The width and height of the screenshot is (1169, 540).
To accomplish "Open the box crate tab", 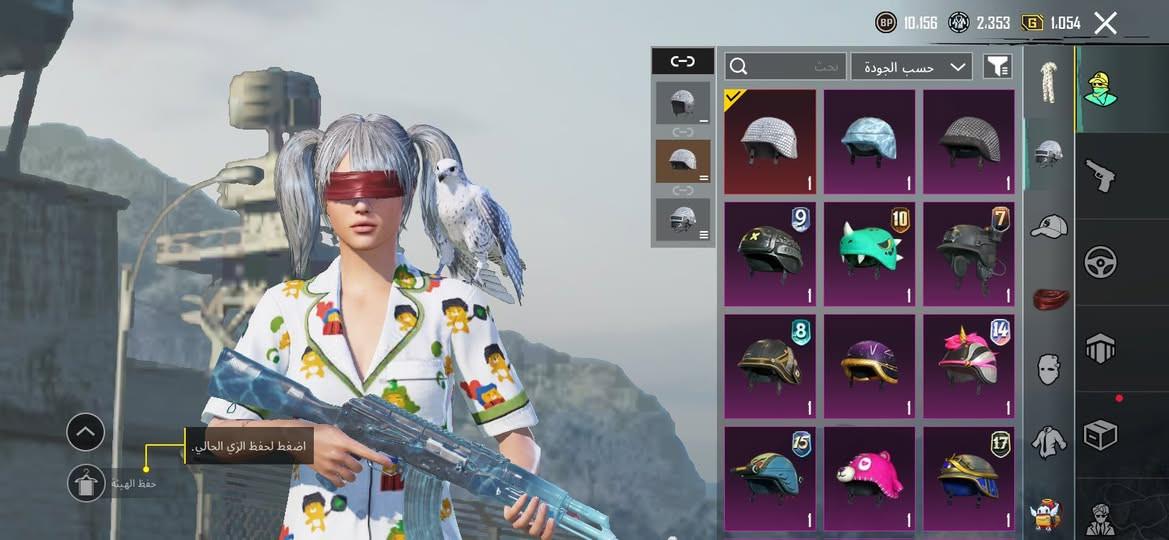I will tap(1101, 436).
